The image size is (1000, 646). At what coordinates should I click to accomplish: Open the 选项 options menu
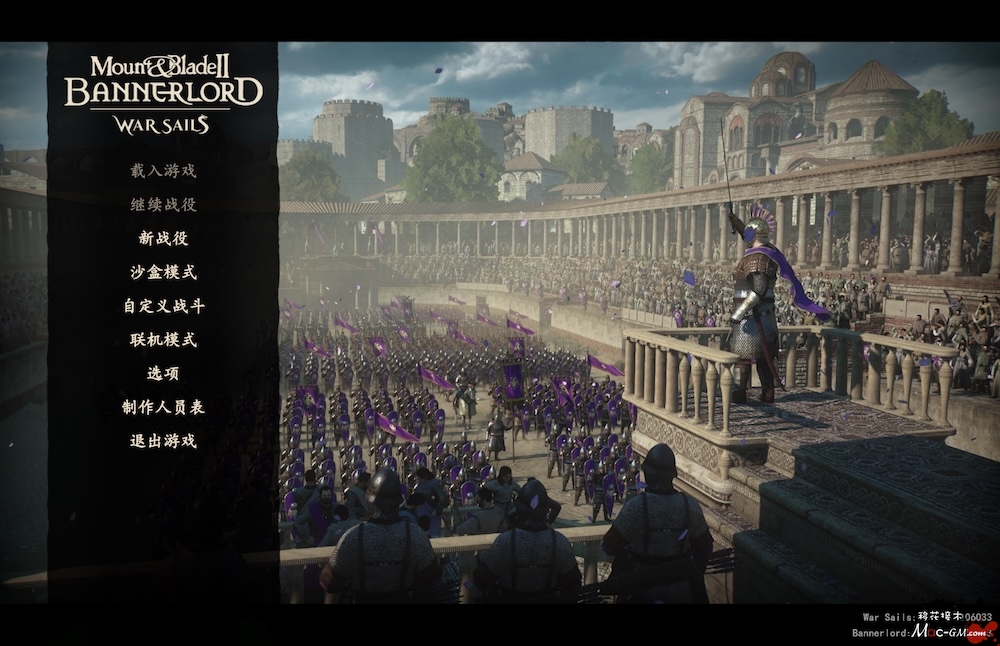tap(163, 374)
